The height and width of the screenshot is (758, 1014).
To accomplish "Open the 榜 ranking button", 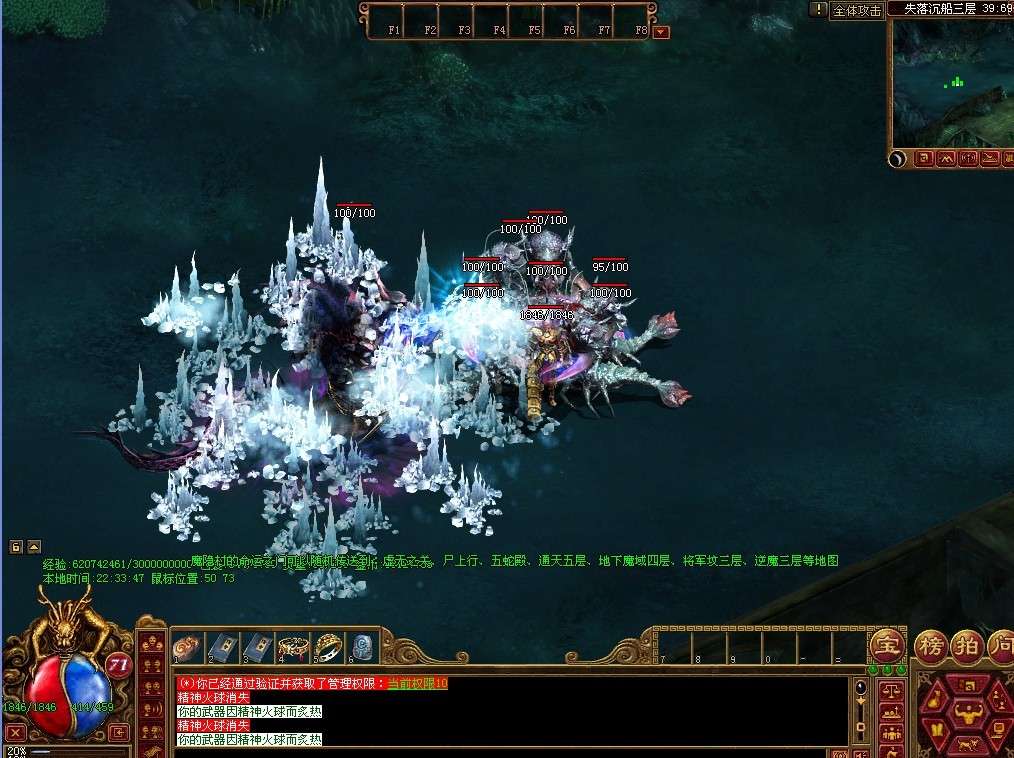I will [932, 644].
